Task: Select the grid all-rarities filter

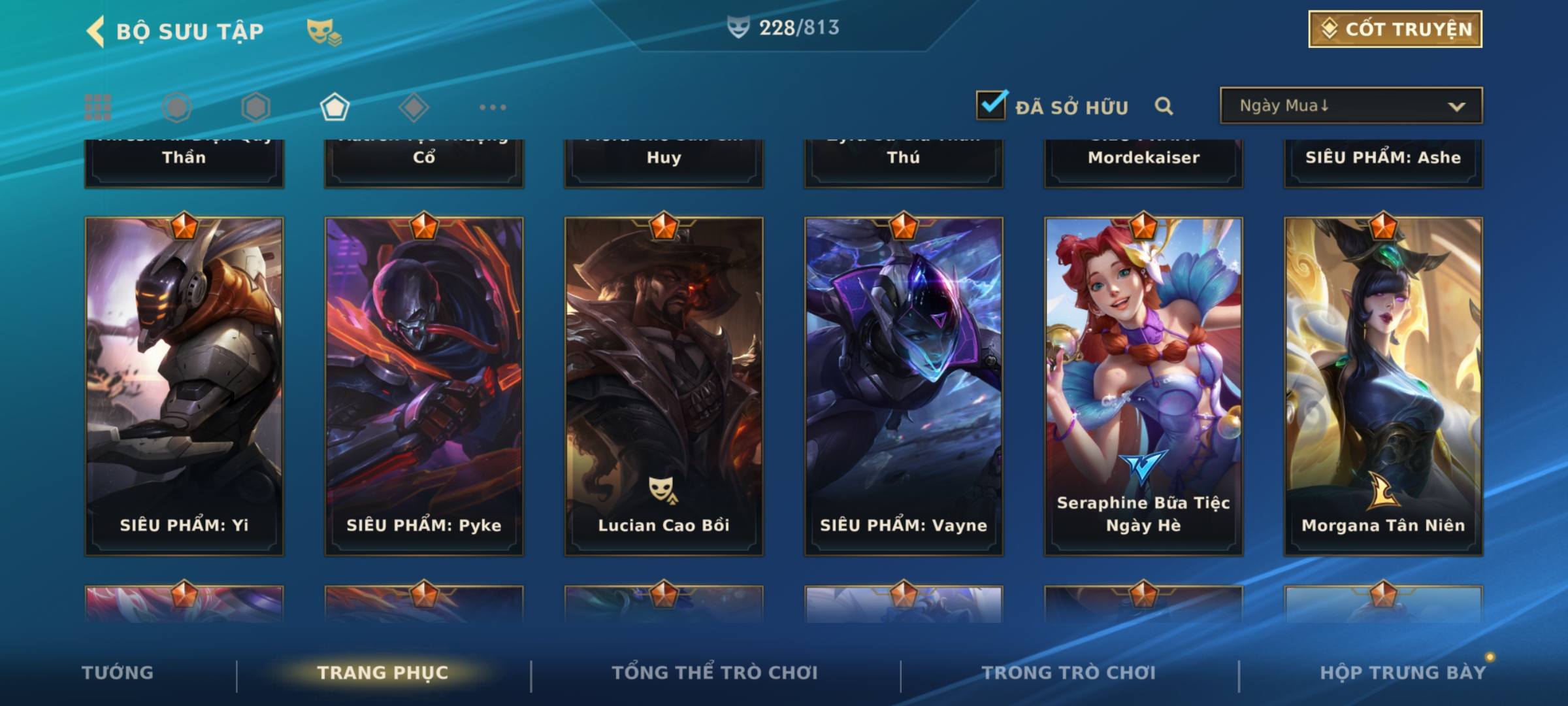Action: (x=98, y=107)
